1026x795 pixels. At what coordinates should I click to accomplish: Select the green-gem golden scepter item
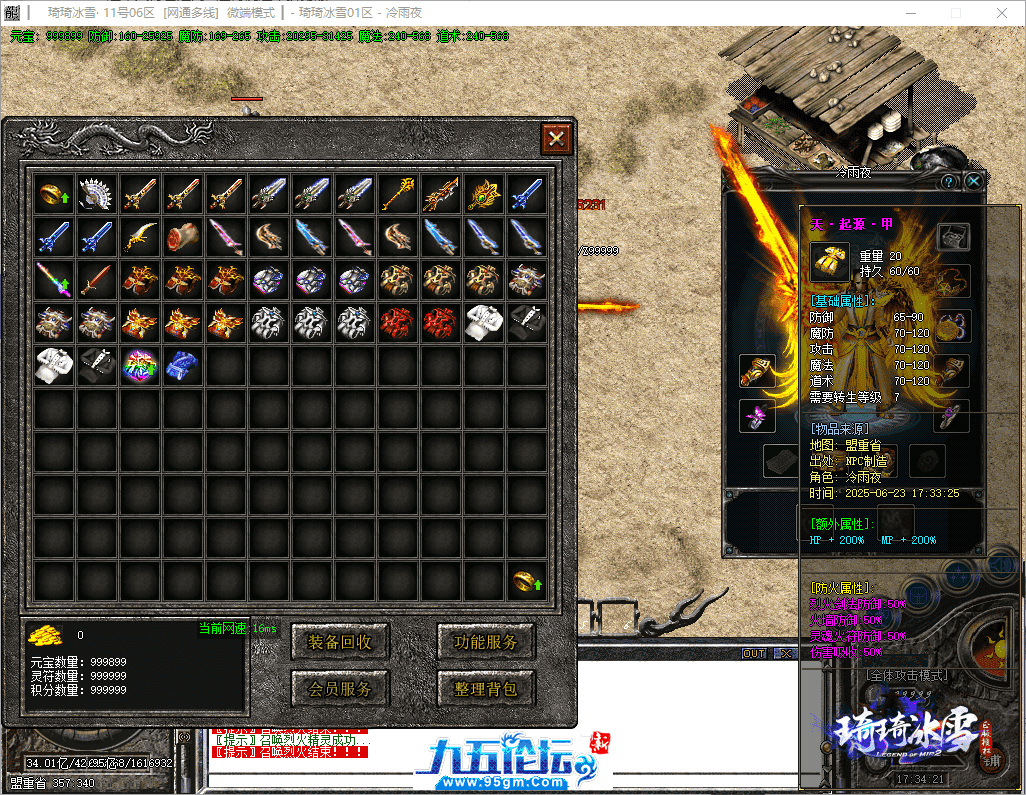click(x=485, y=193)
